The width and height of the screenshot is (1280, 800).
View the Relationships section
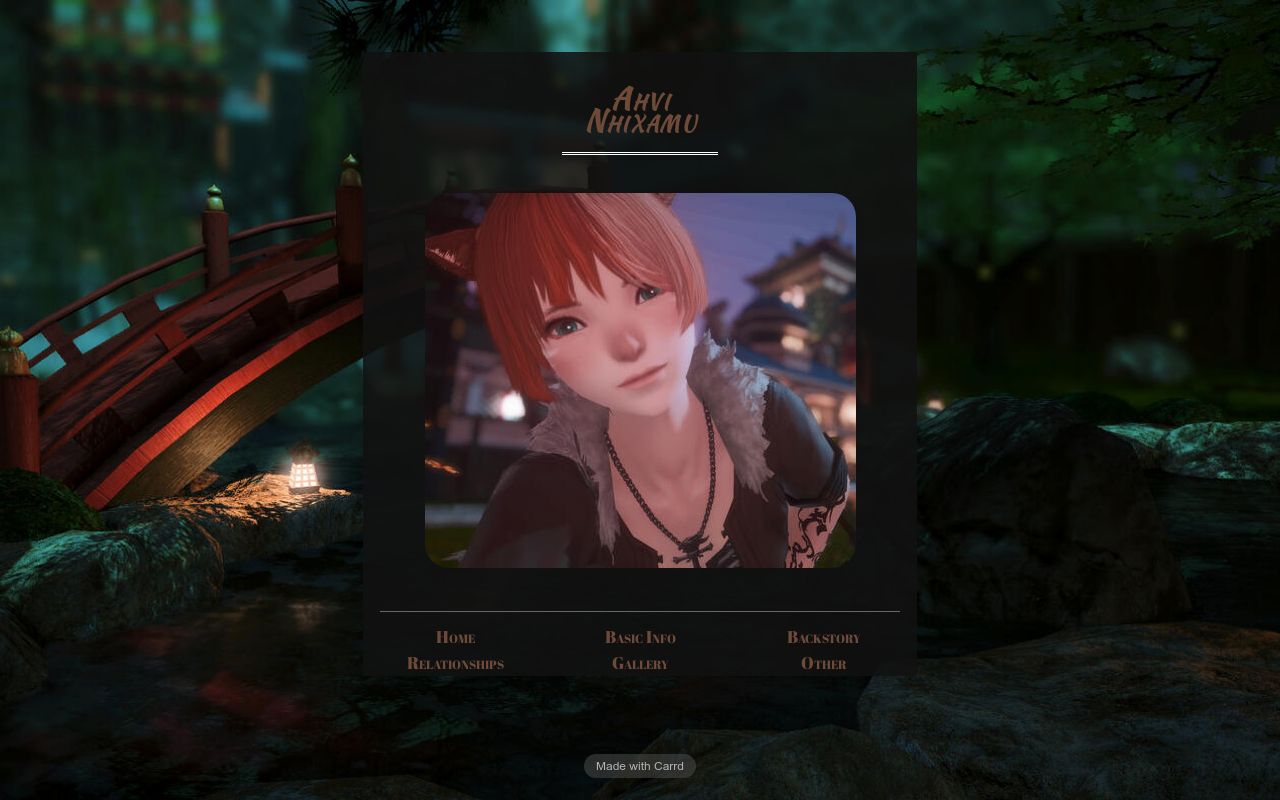coord(455,663)
